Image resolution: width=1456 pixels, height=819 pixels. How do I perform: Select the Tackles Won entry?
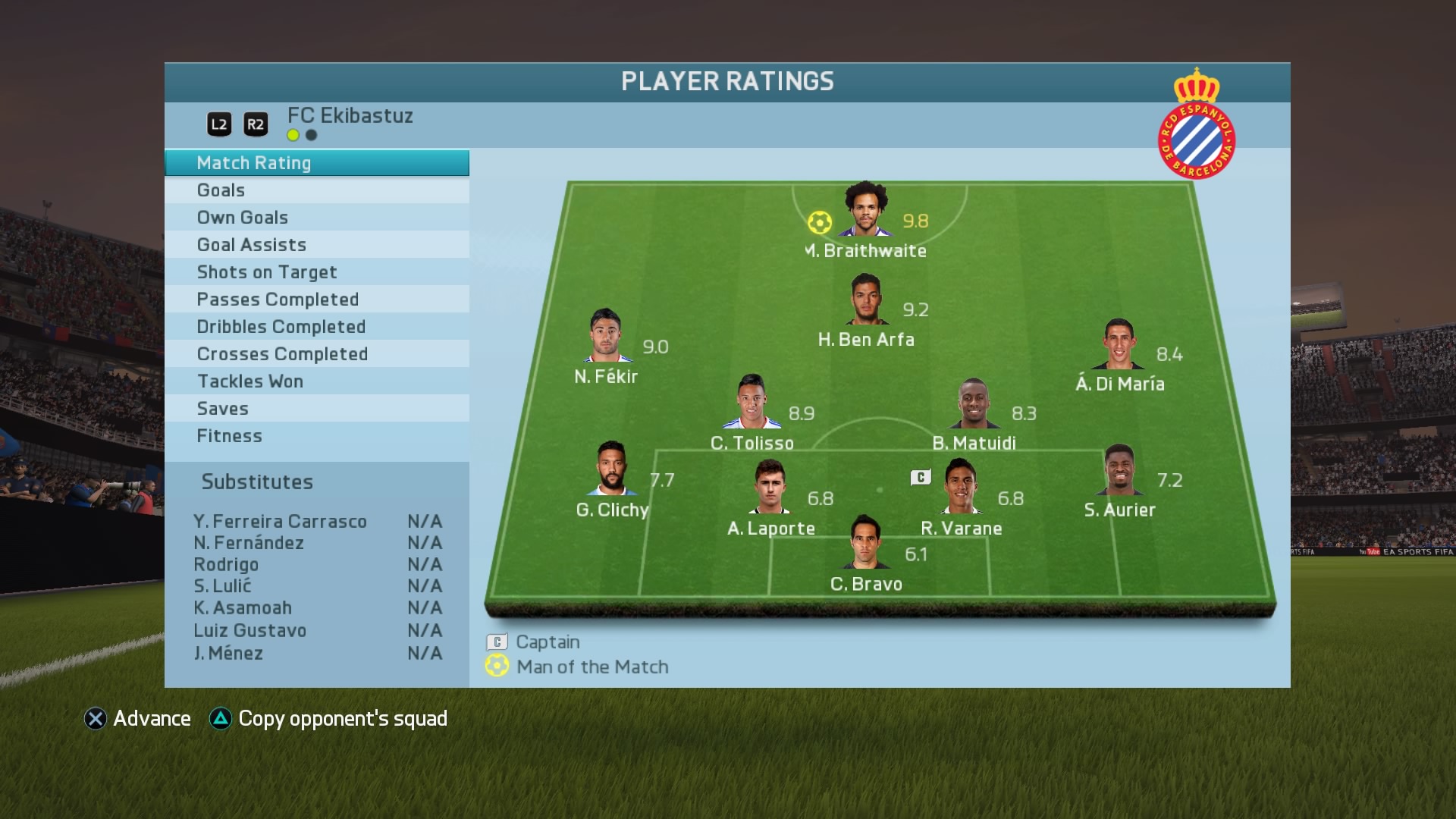[x=316, y=381]
